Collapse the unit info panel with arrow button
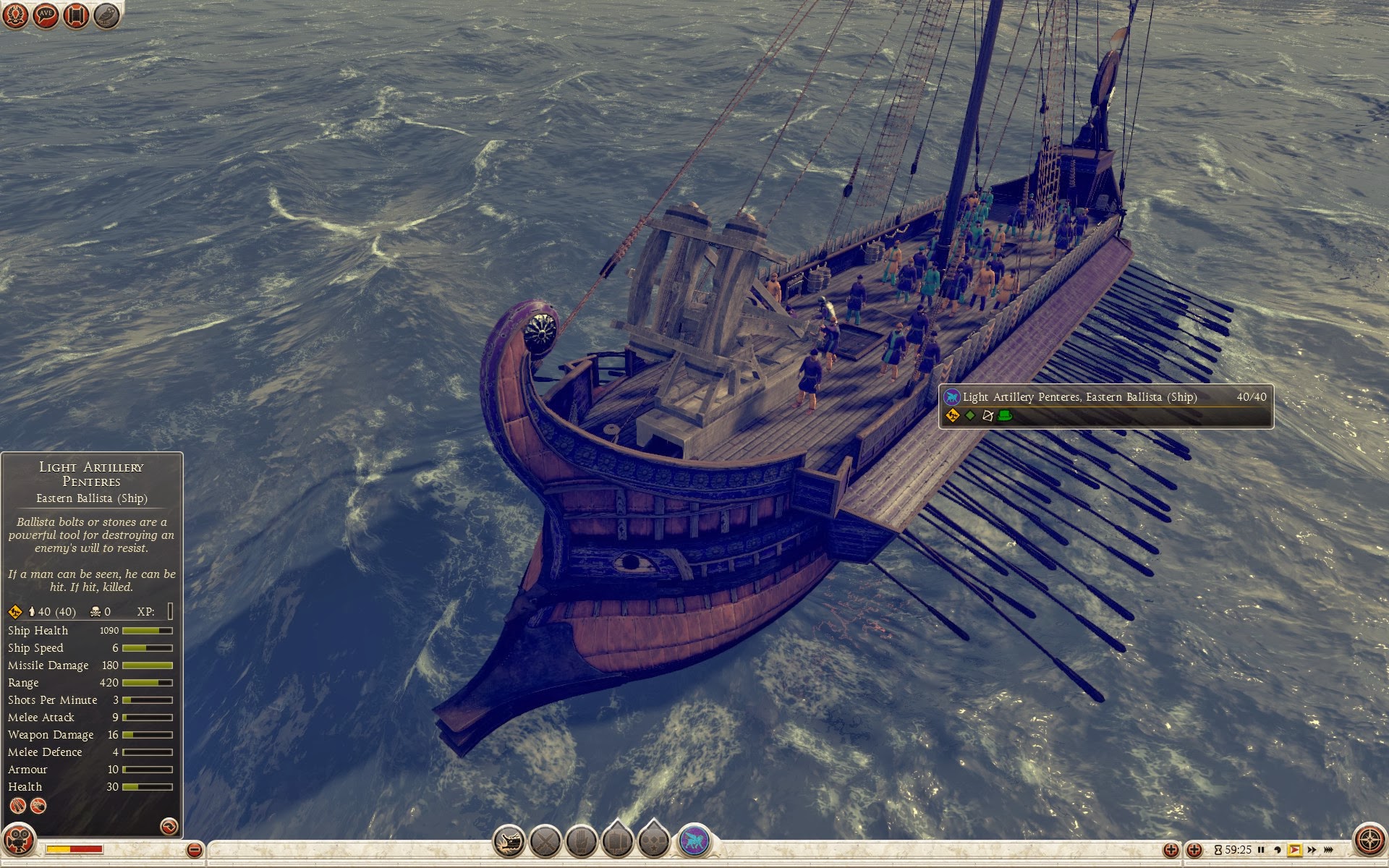This screenshot has width=1389, height=868. [169, 826]
